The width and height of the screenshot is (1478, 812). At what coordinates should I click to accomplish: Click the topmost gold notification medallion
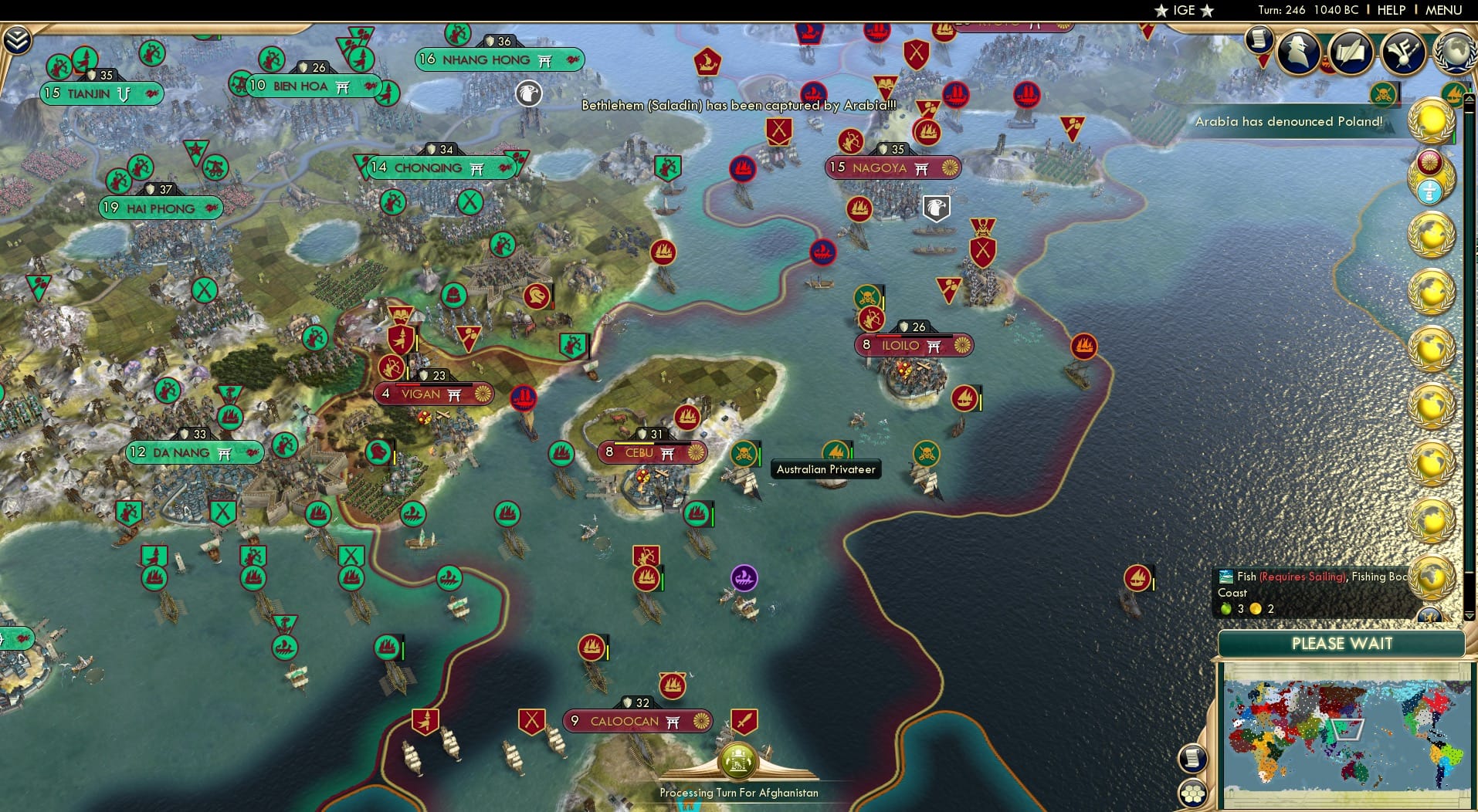pyautogui.click(x=1431, y=120)
